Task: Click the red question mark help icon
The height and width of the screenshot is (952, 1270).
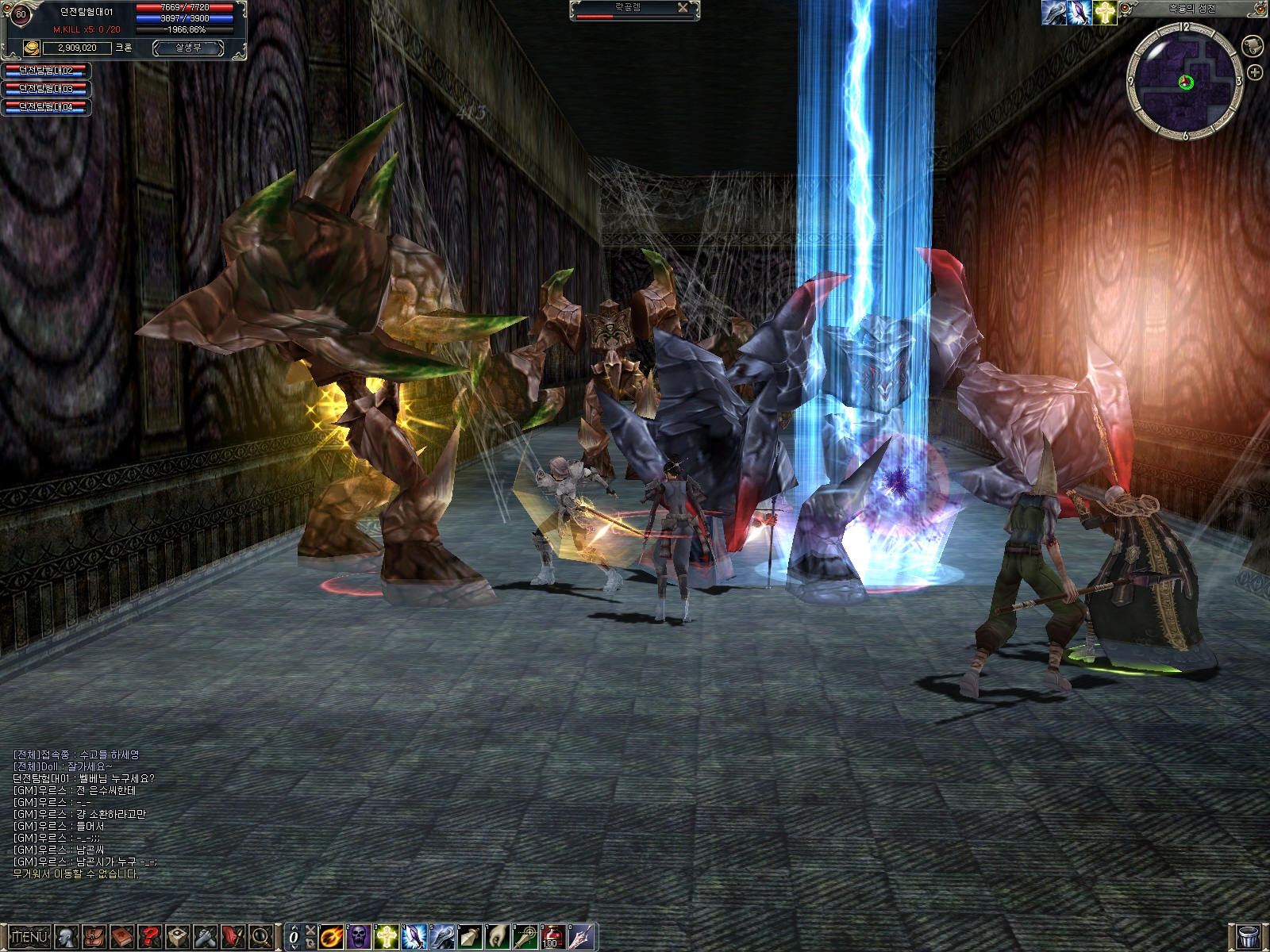Action: pyautogui.click(x=149, y=937)
